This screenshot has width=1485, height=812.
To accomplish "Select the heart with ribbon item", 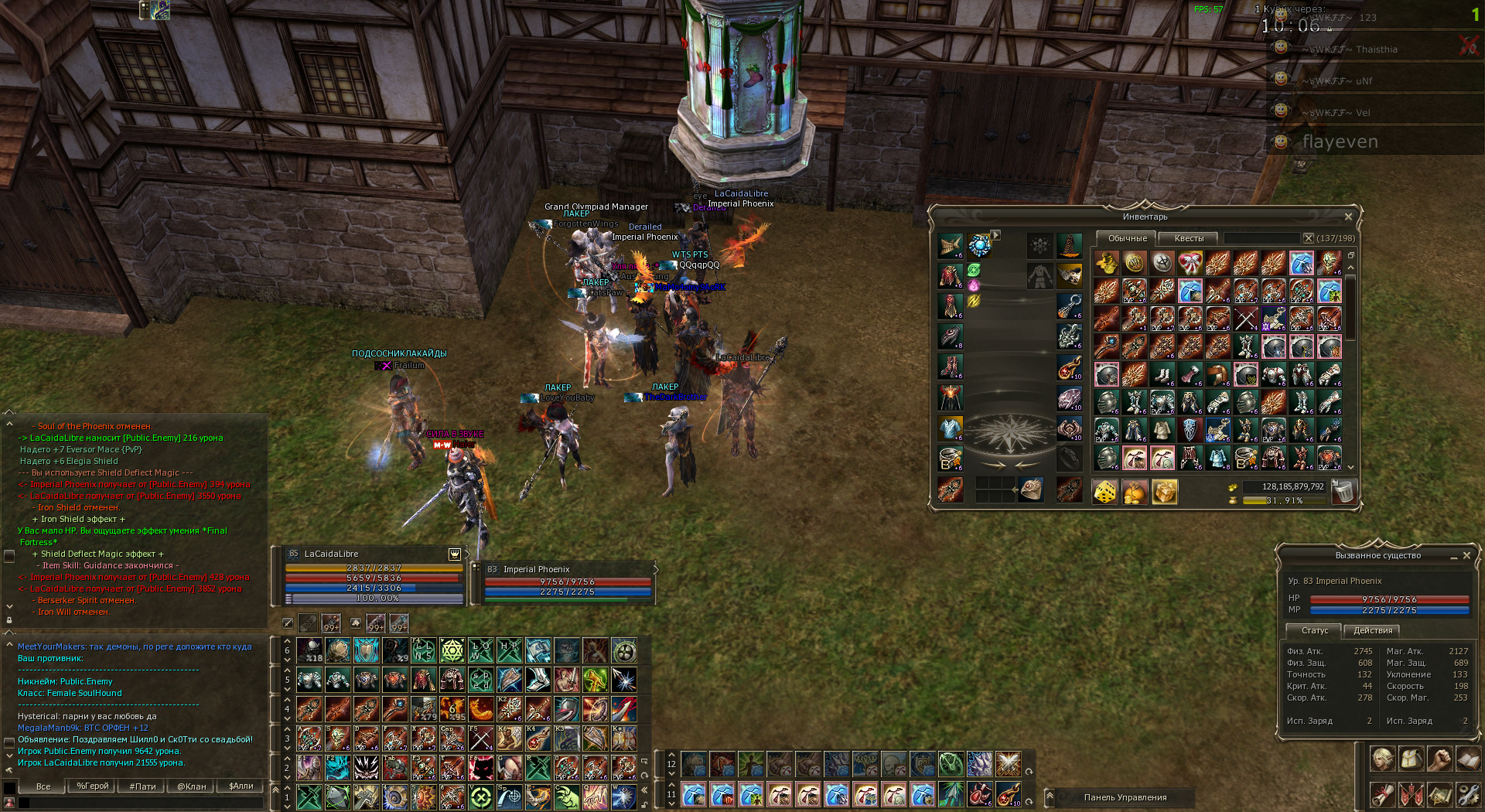I will point(1190,263).
